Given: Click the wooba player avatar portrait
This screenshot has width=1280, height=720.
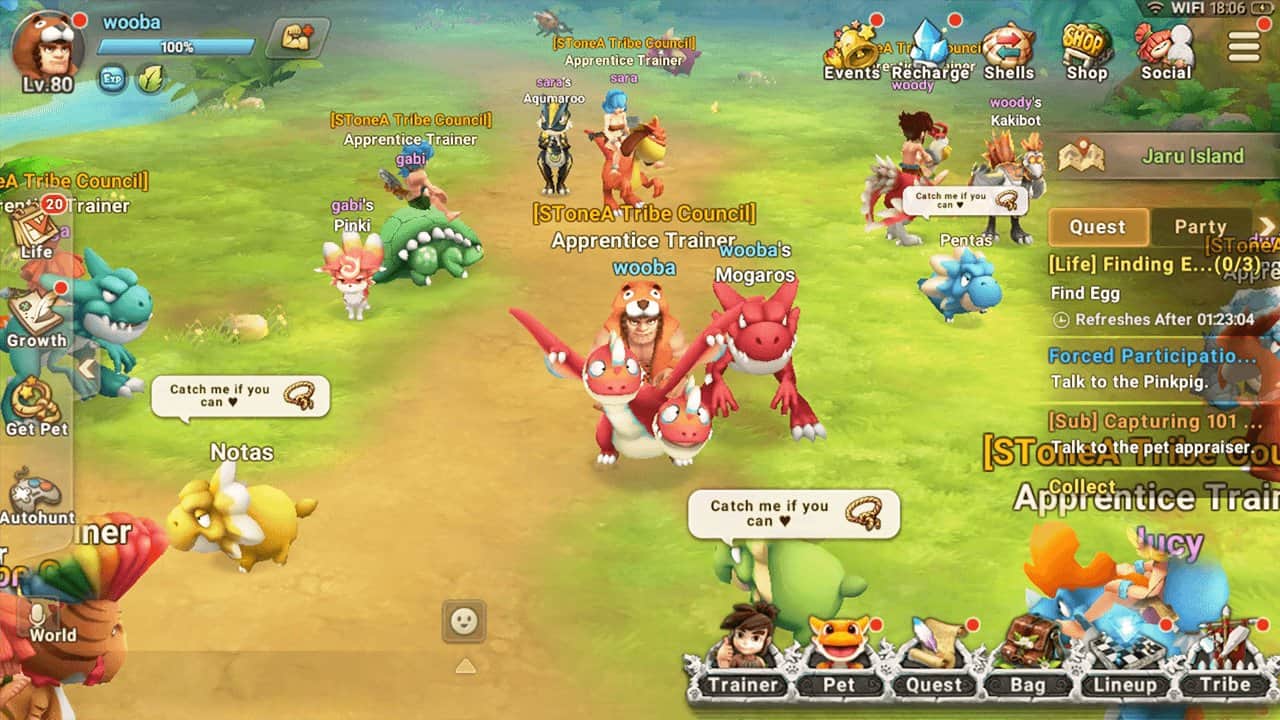Looking at the screenshot, I should [x=46, y=48].
